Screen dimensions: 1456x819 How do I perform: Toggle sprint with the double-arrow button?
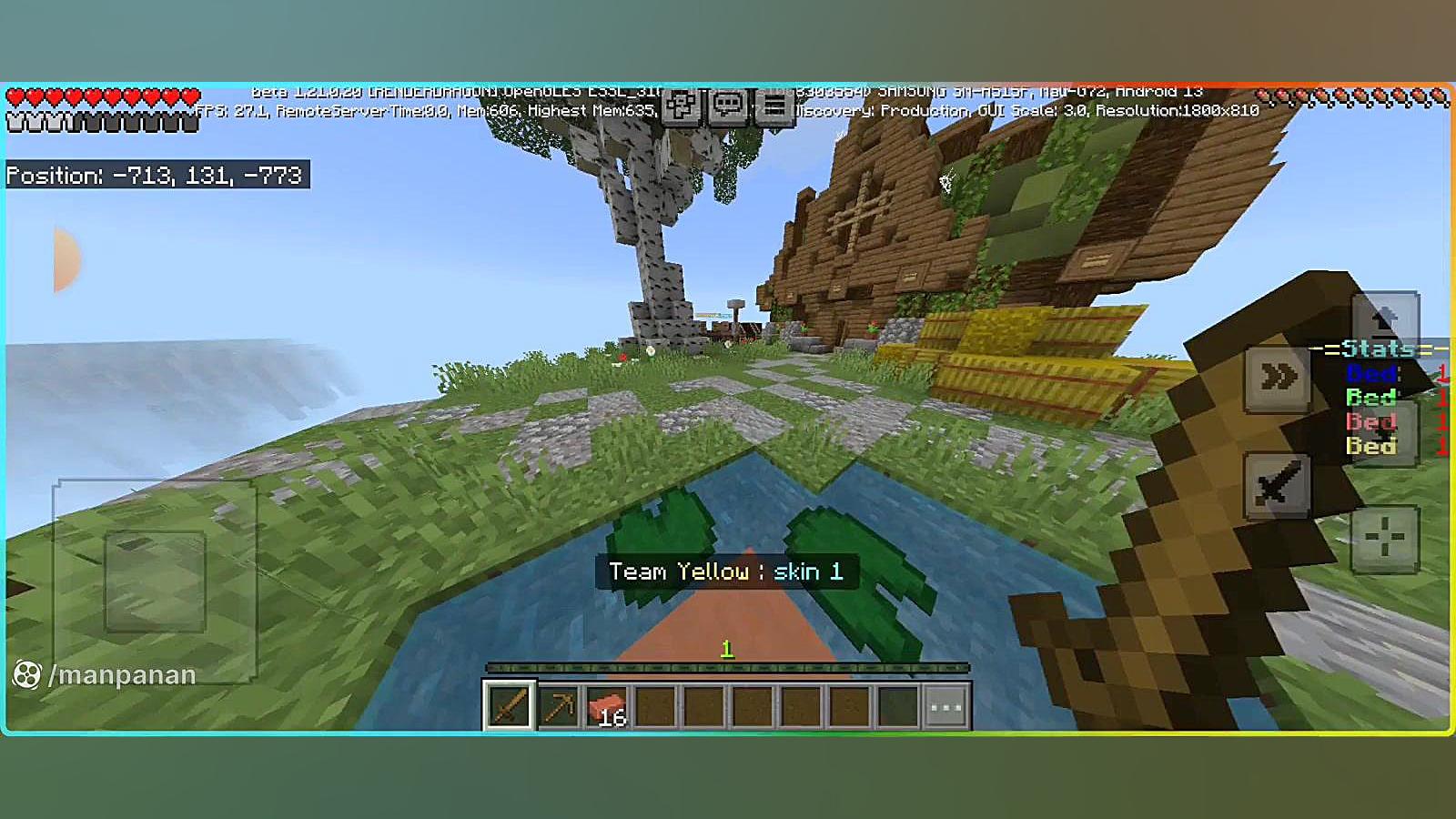click(x=1278, y=377)
